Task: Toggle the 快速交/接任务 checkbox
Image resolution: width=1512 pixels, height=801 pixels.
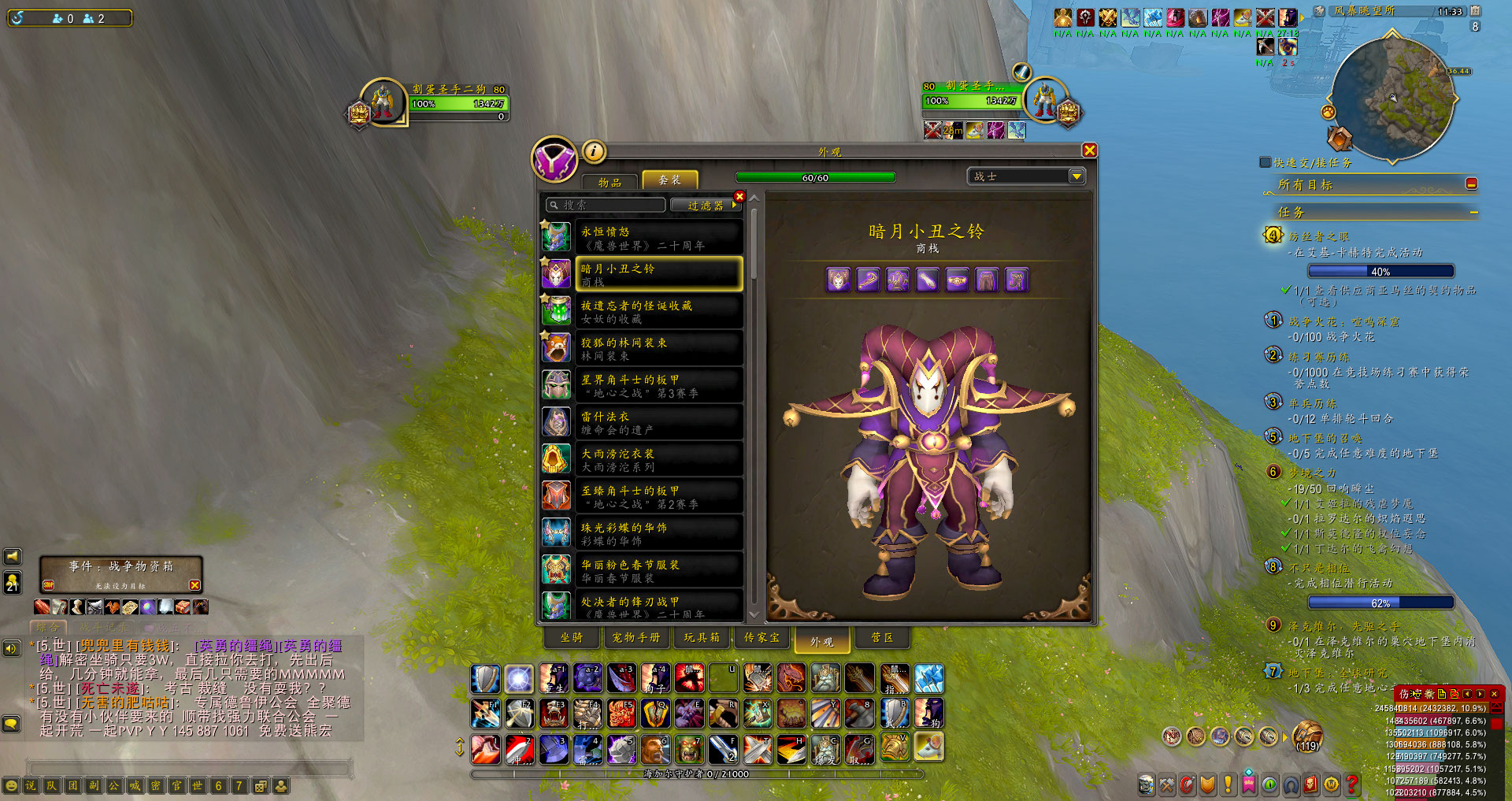Action: pos(1265,162)
